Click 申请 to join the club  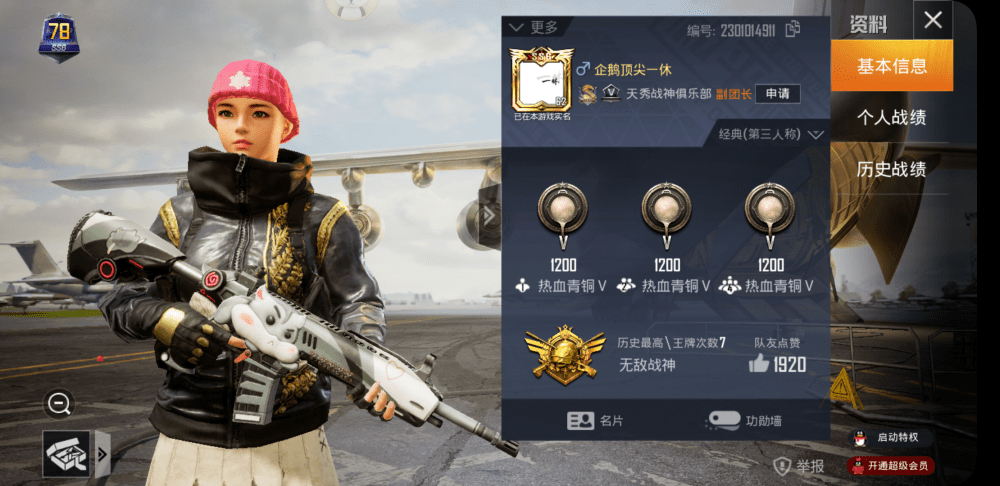coord(777,94)
